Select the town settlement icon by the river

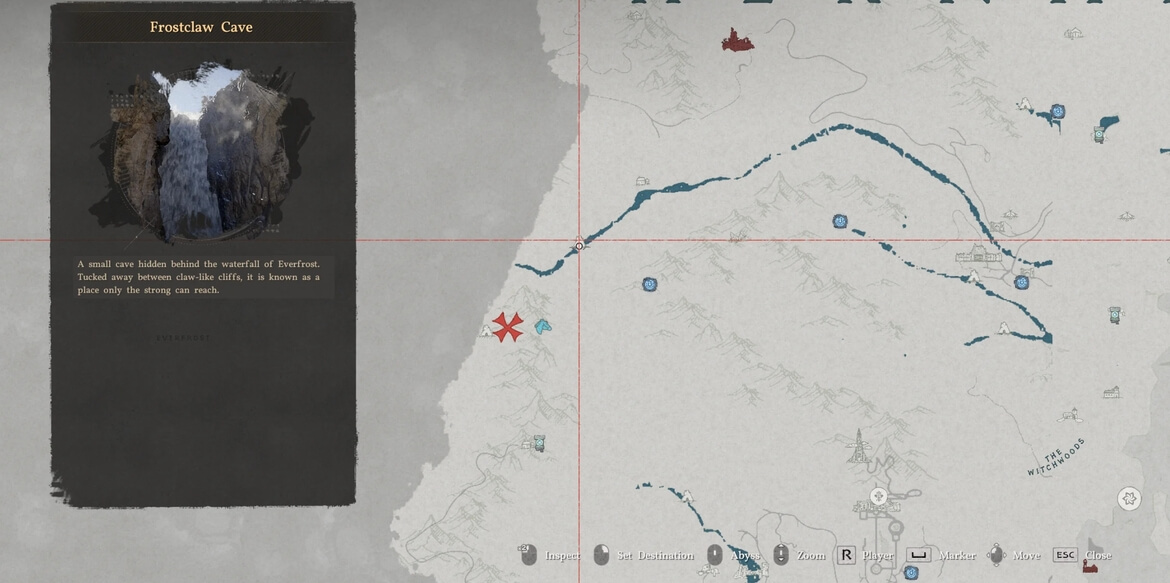click(976, 254)
